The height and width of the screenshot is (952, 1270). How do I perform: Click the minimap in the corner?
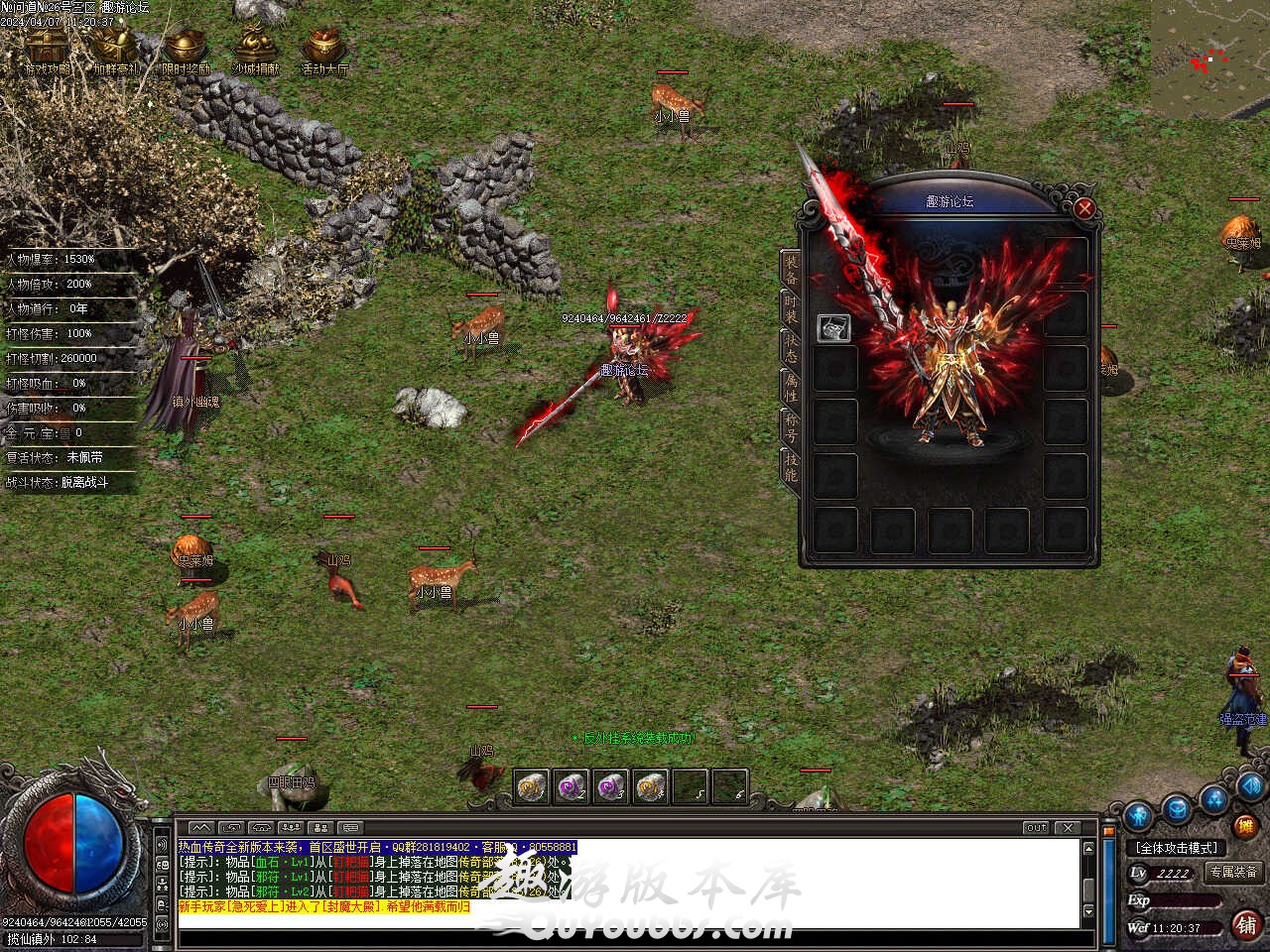pyautogui.click(x=1209, y=59)
